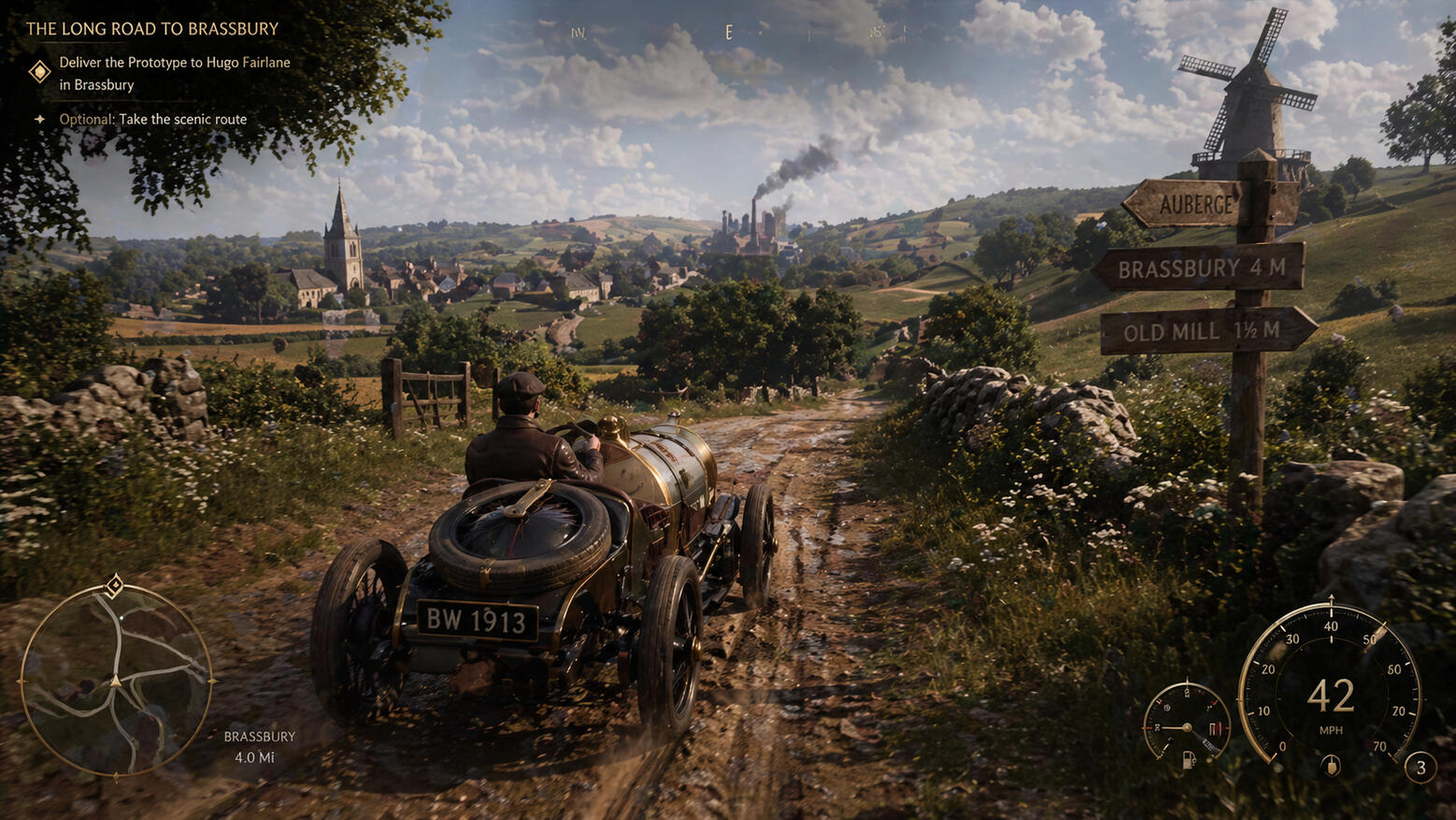1456x820 pixels.
Task: Click the handbrake icon below the speedometer
Action: (1331, 767)
